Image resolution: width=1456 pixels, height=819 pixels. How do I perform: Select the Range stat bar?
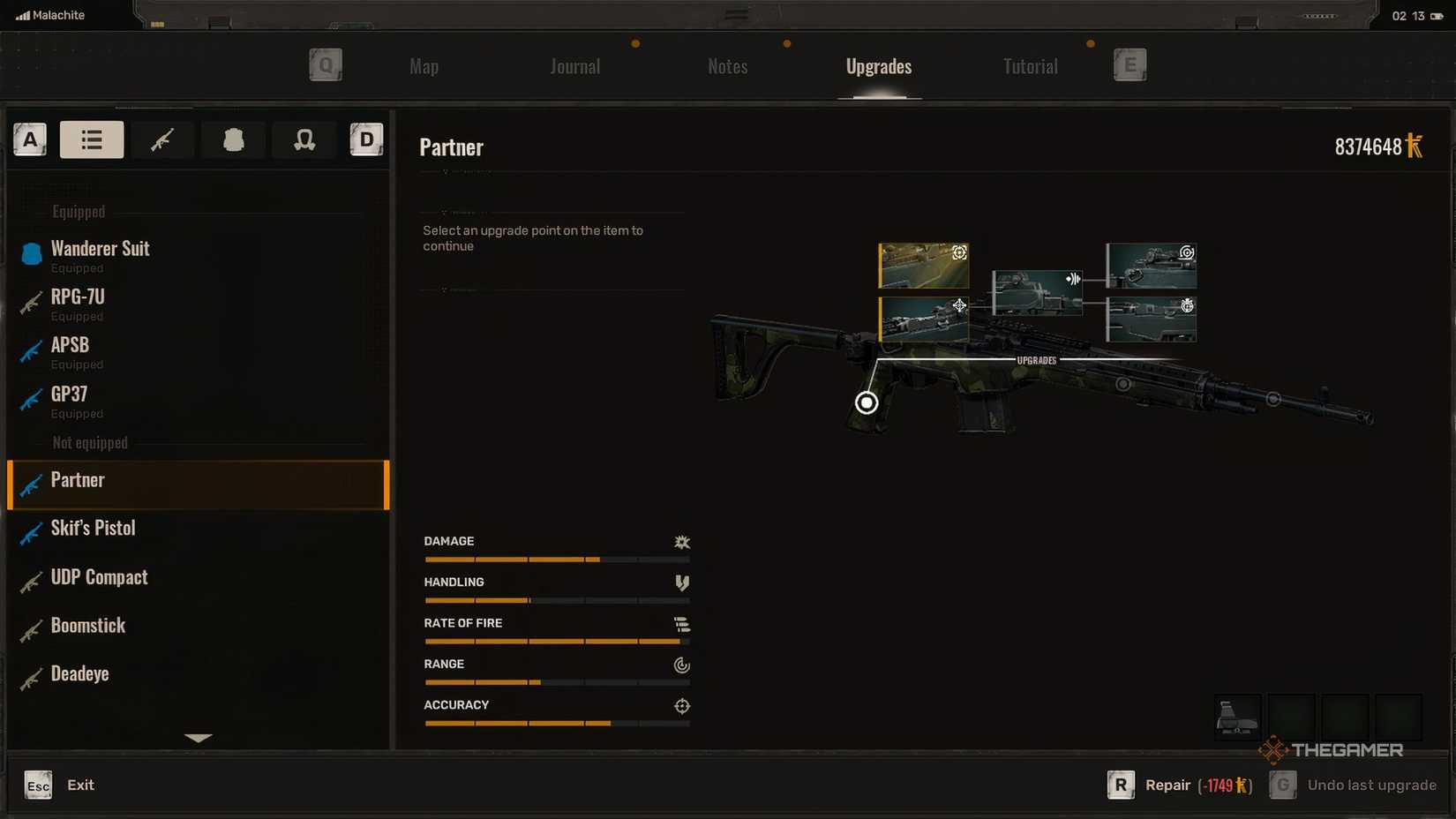point(556,681)
